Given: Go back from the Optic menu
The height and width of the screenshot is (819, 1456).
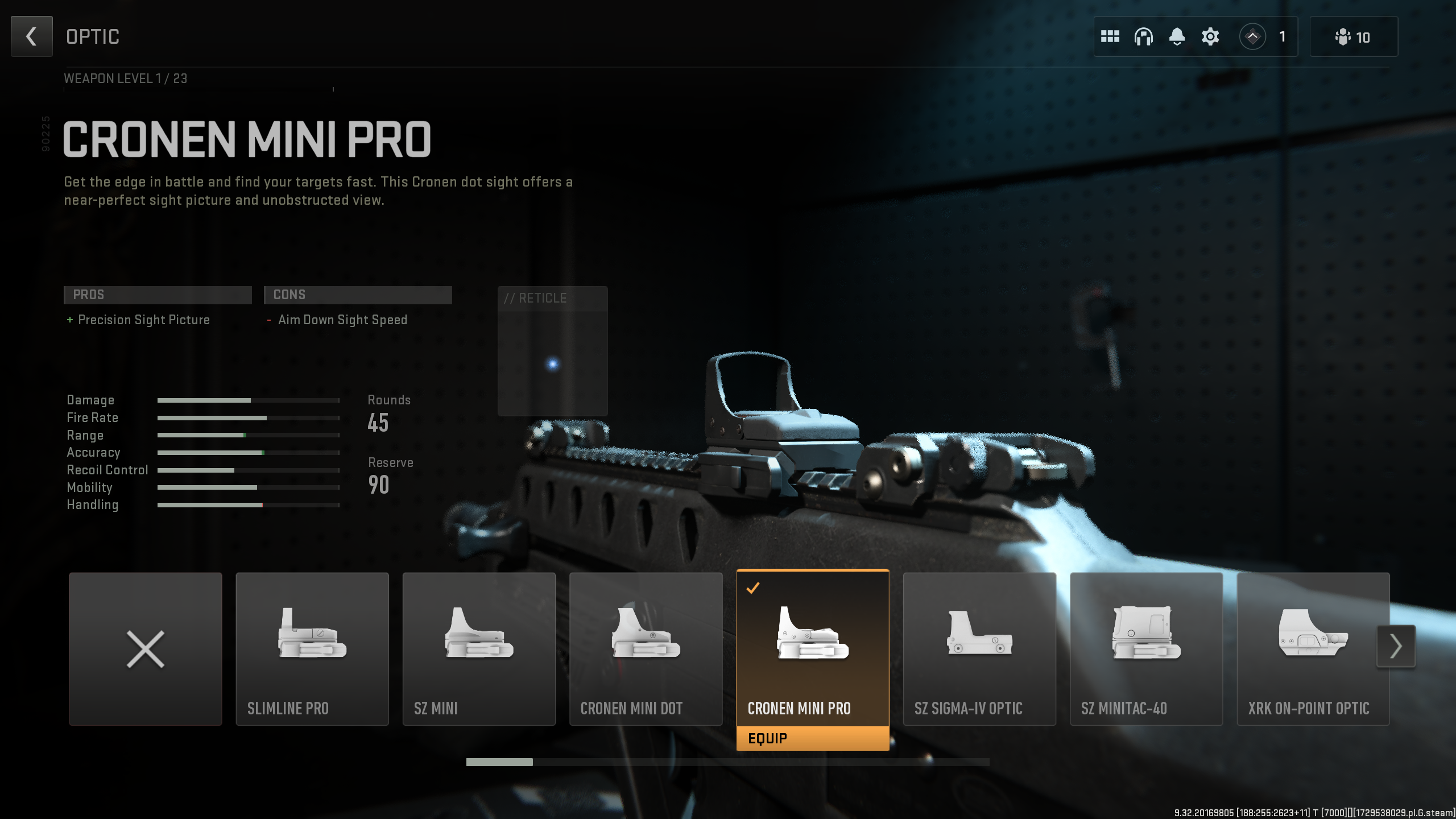Looking at the screenshot, I should point(31,36).
